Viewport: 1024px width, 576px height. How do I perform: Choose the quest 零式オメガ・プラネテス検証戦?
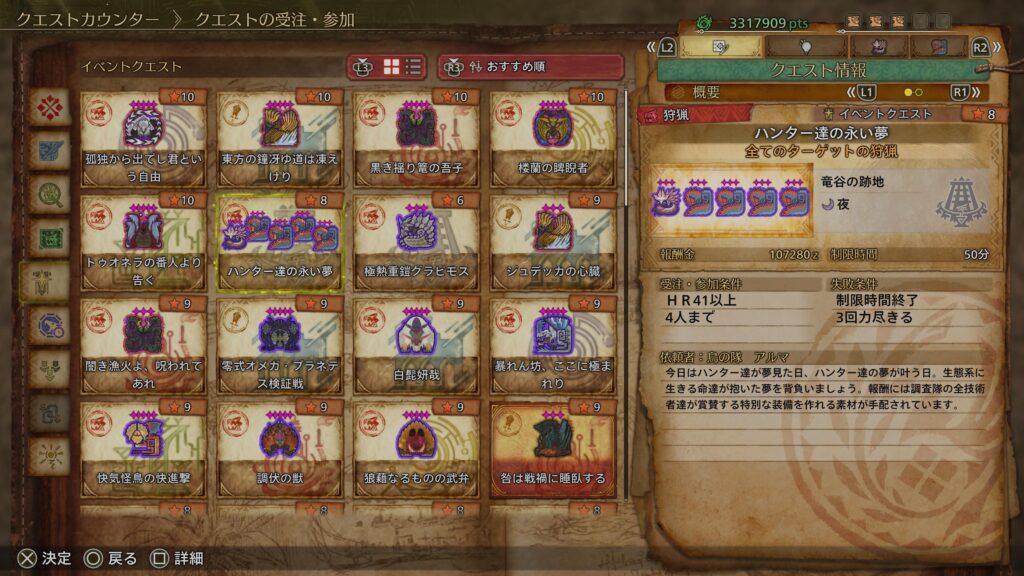pyautogui.click(x=279, y=346)
